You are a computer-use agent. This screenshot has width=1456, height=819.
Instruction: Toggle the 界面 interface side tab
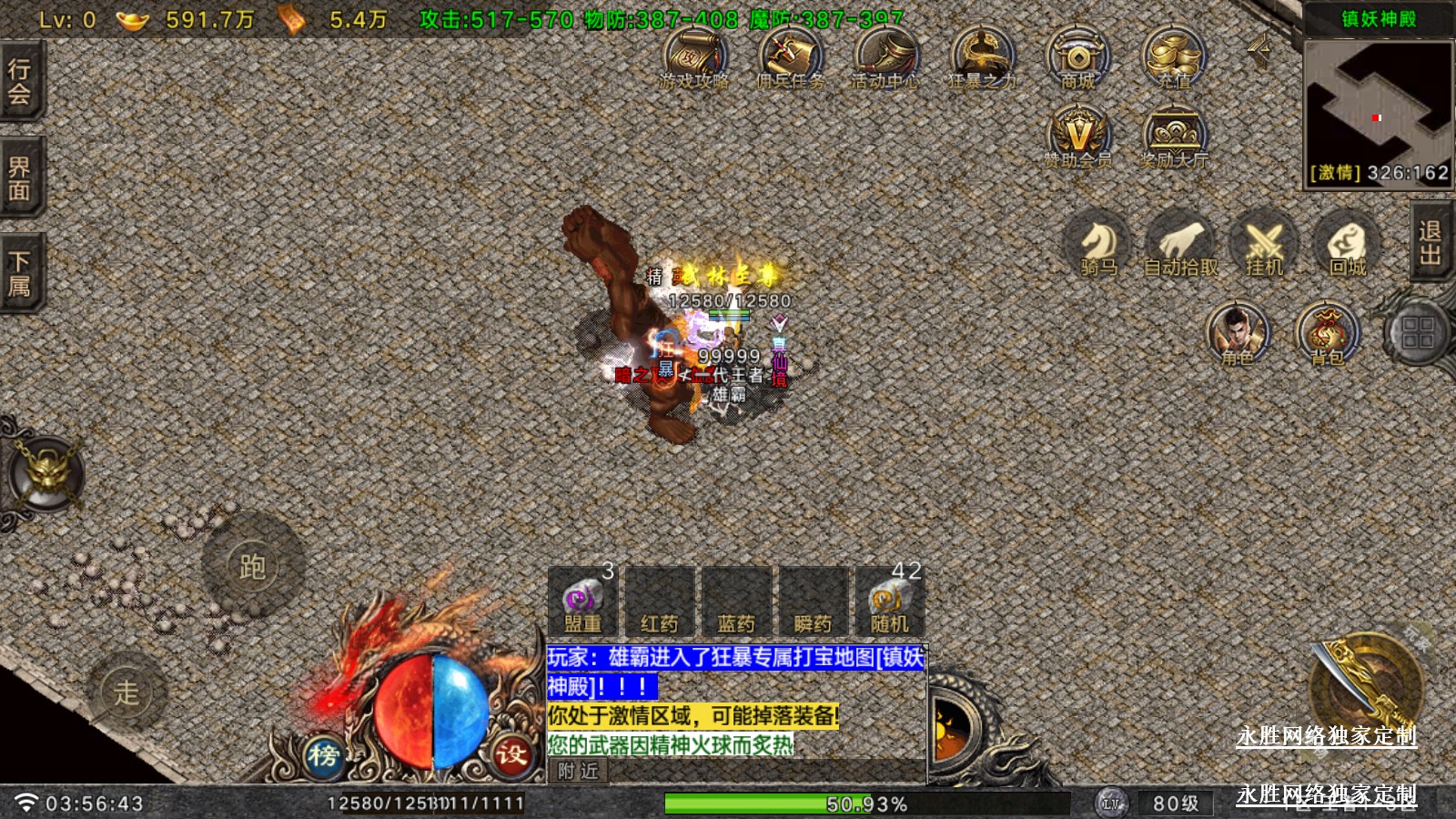[20, 178]
